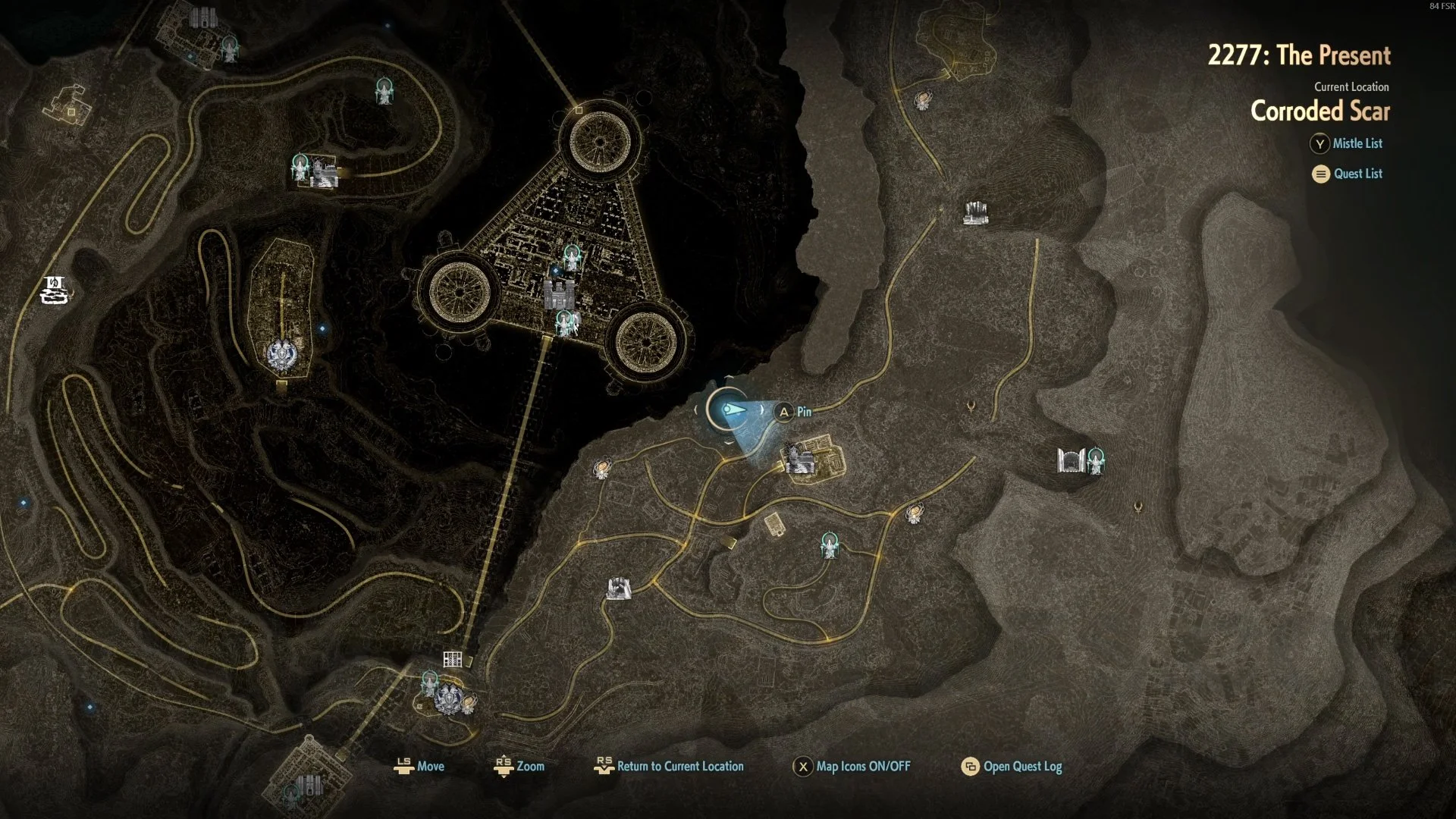The image size is (1456, 819).
Task: Click the white boat marker on the map
Action: coord(55,290)
